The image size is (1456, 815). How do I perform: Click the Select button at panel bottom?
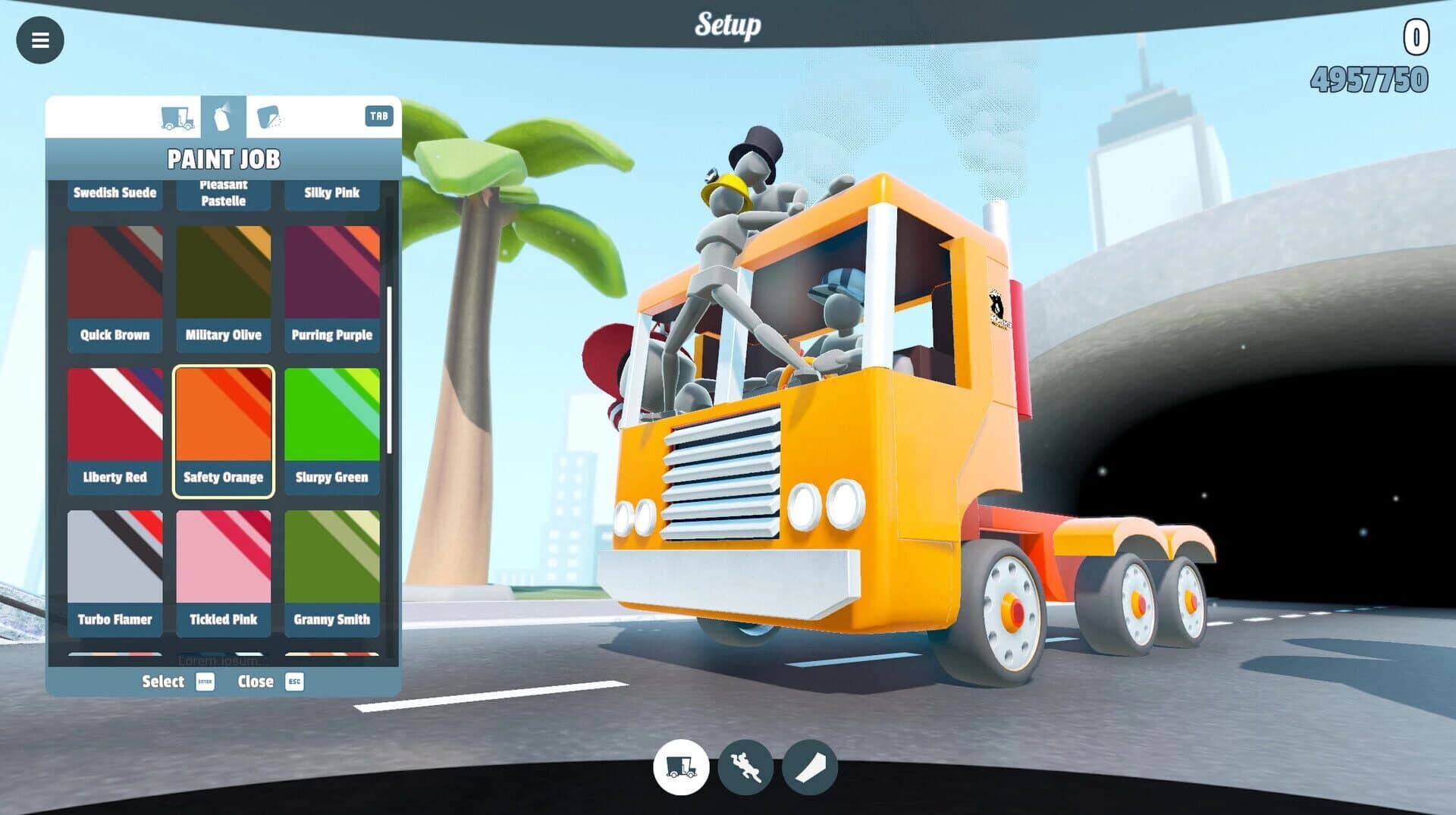click(162, 682)
